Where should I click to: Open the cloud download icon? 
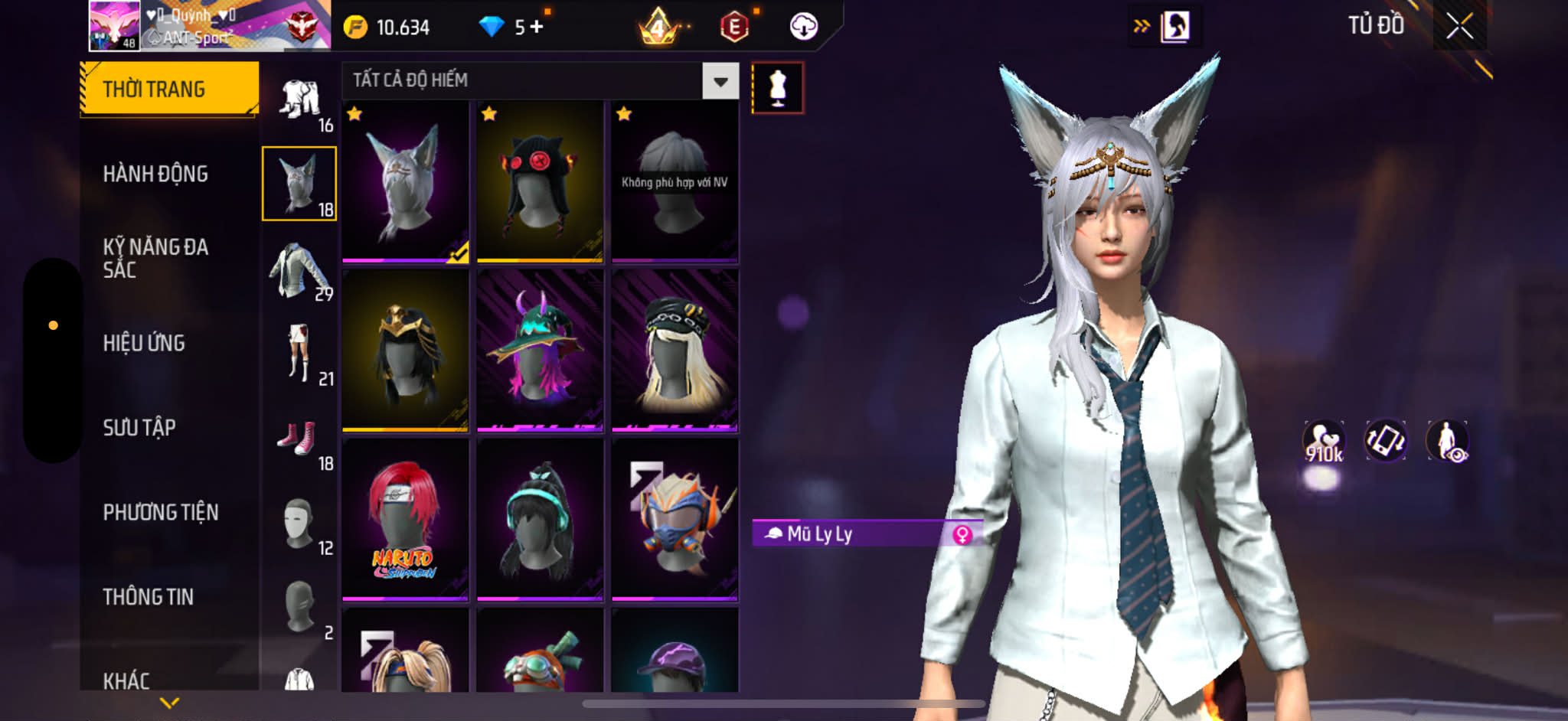click(x=803, y=27)
